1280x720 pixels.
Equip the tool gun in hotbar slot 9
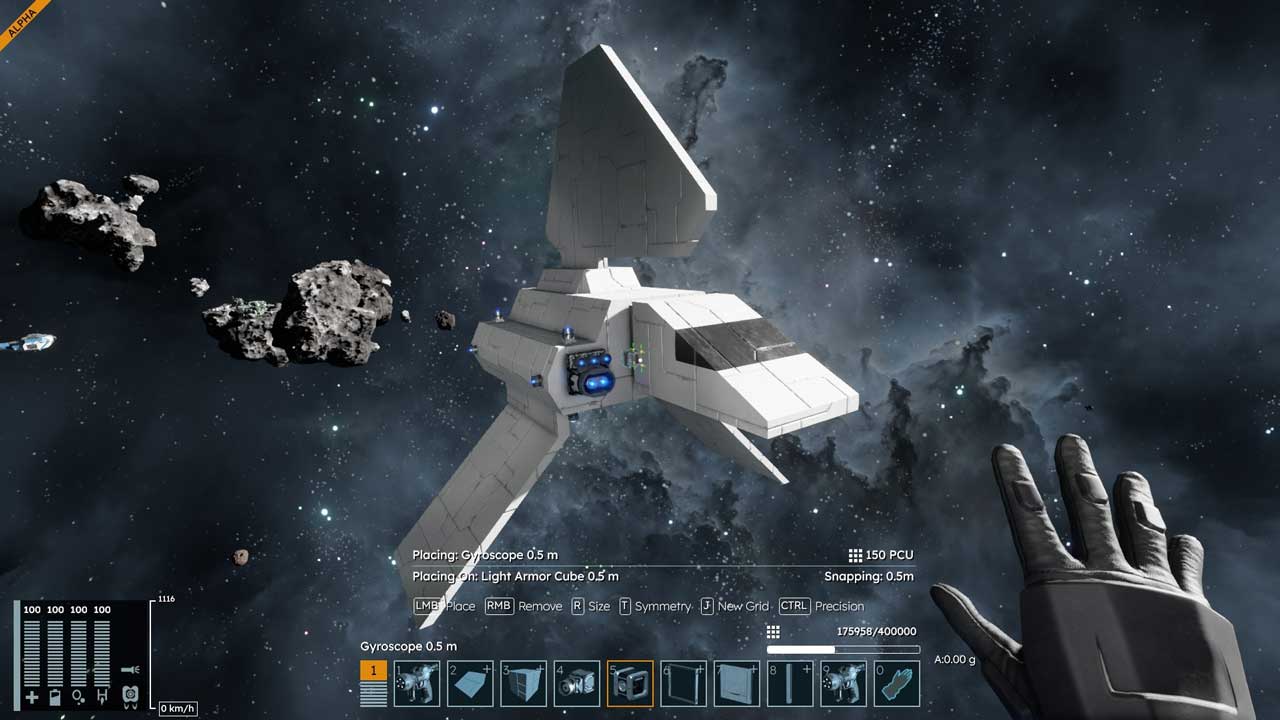point(843,684)
